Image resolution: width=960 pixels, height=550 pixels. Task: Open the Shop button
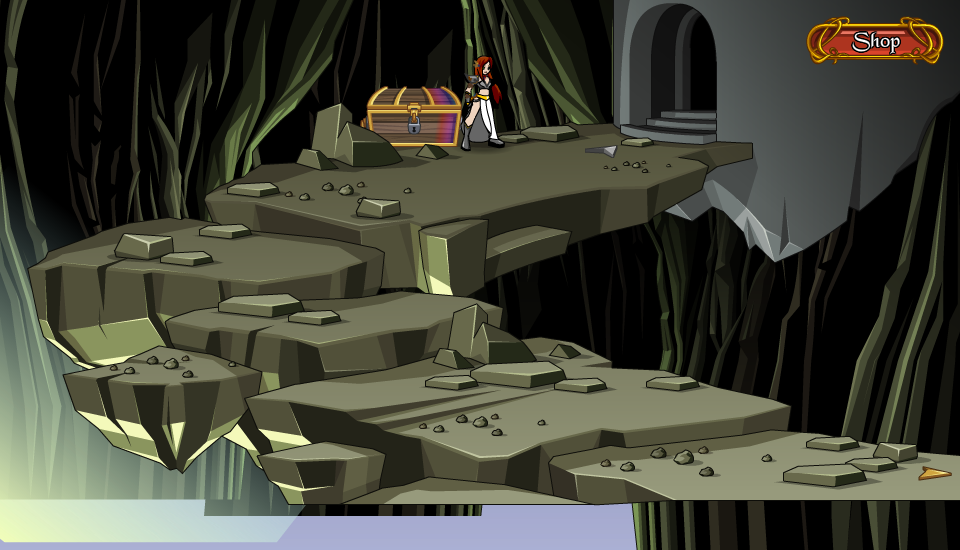(x=875, y=42)
